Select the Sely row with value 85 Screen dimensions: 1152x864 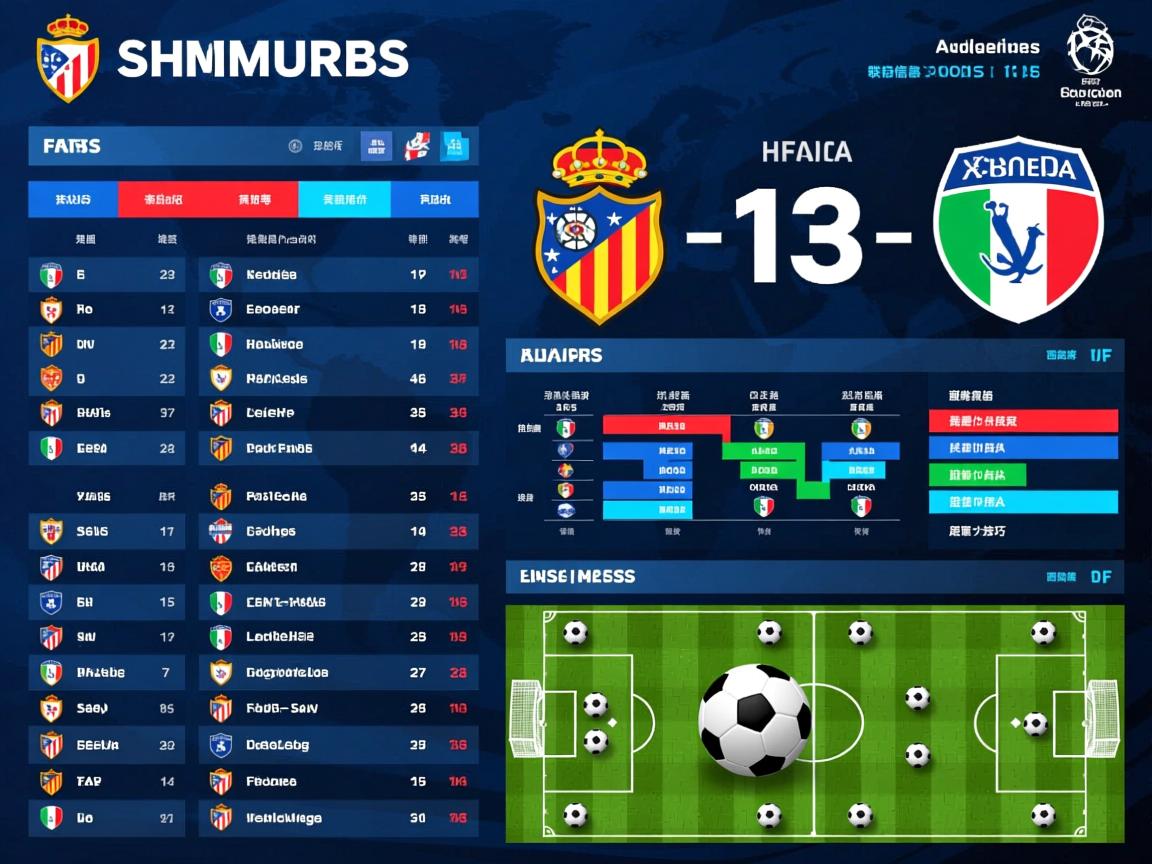pyautogui.click(x=106, y=709)
